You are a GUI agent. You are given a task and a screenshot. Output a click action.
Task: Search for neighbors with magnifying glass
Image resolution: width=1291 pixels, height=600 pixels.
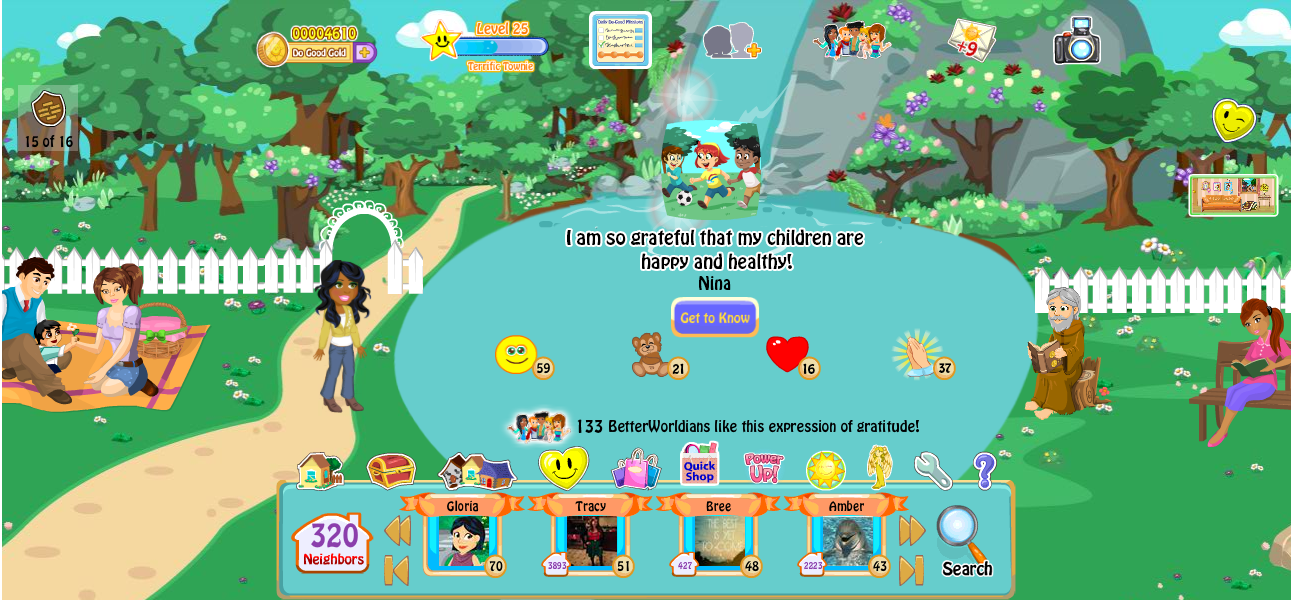964,541
